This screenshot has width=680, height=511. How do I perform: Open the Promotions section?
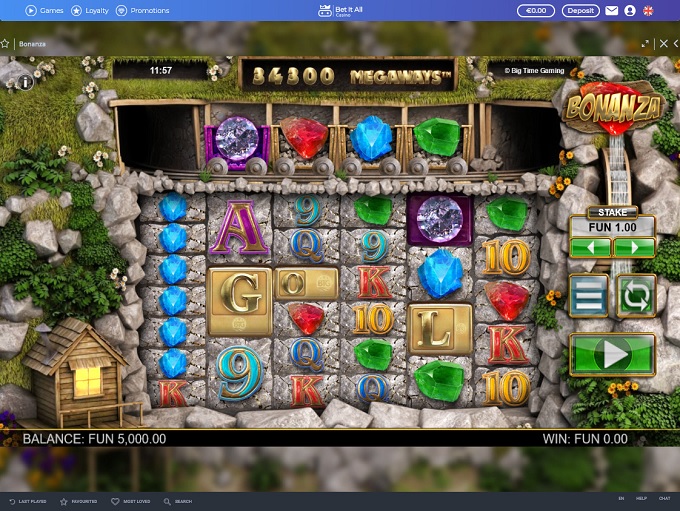click(143, 10)
